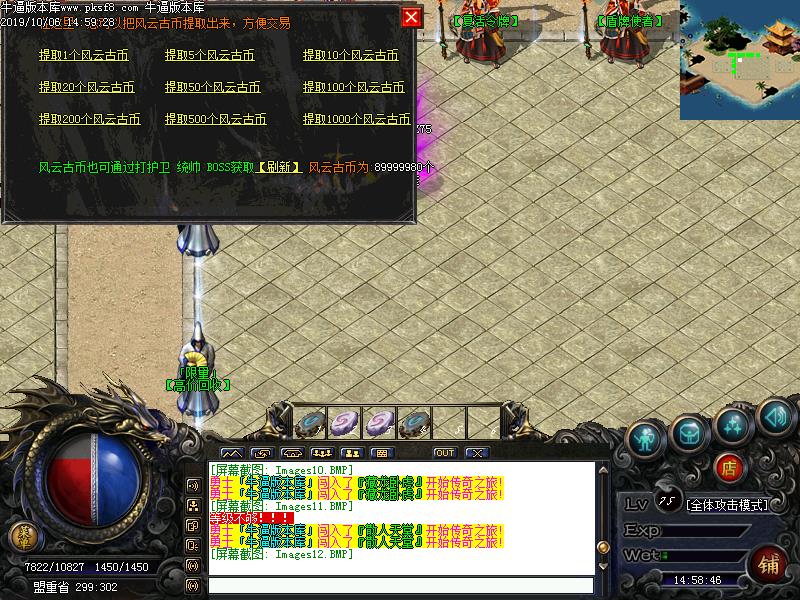Select 提取5个风云古币 option
The height and width of the screenshot is (600, 800).
[x=209, y=56]
